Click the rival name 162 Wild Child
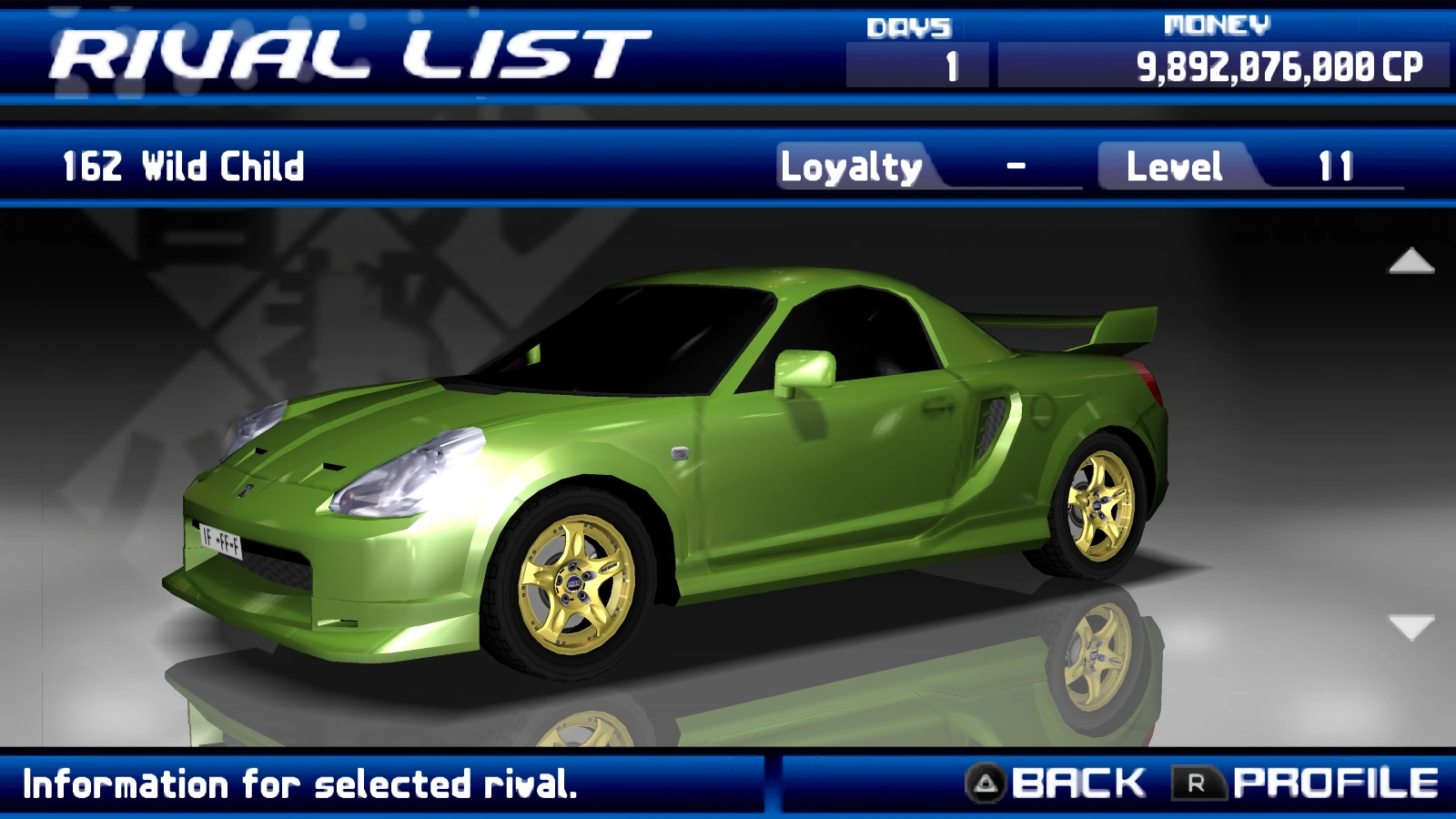This screenshot has height=819, width=1456. (x=182, y=167)
